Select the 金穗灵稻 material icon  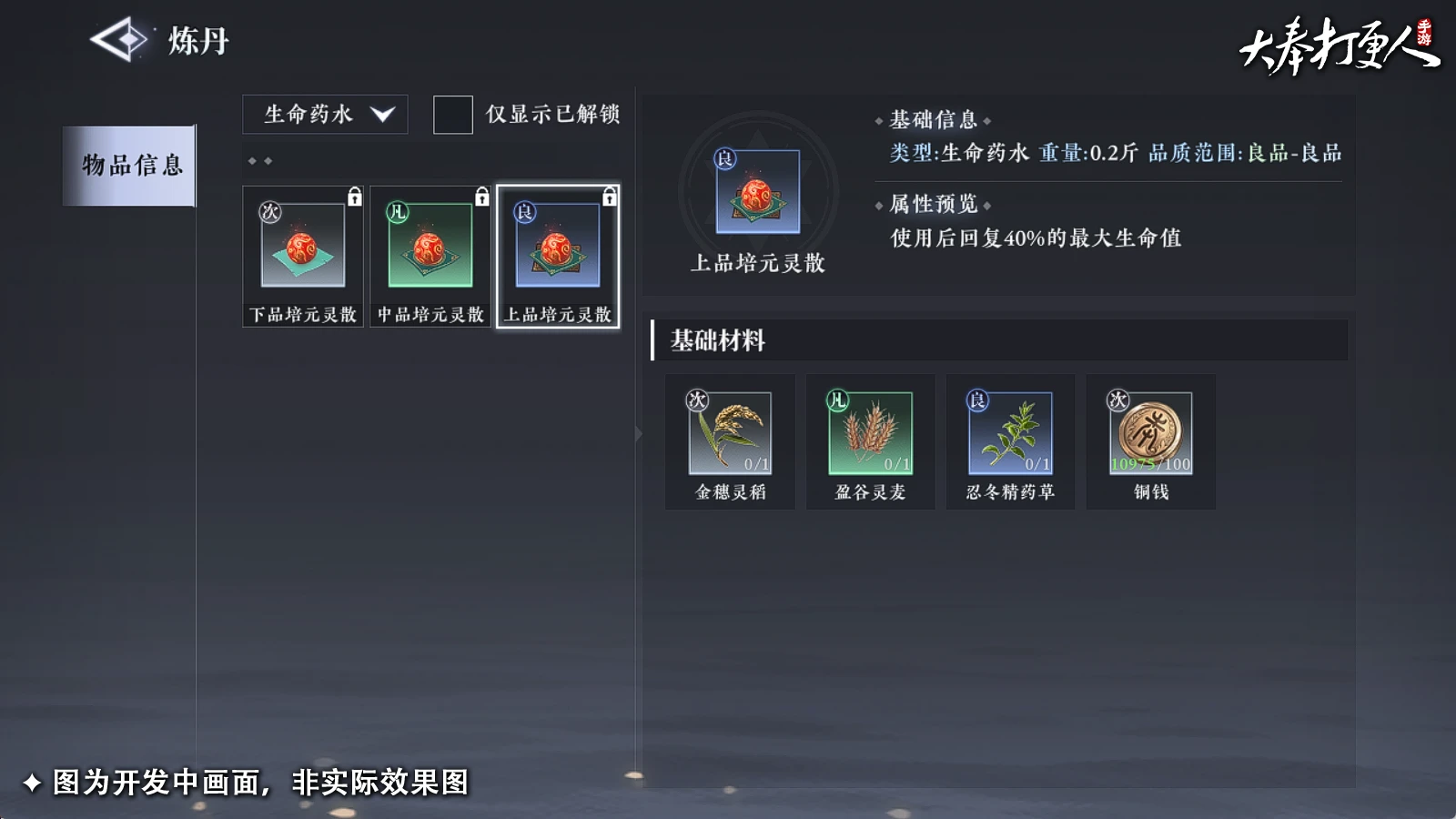729,434
